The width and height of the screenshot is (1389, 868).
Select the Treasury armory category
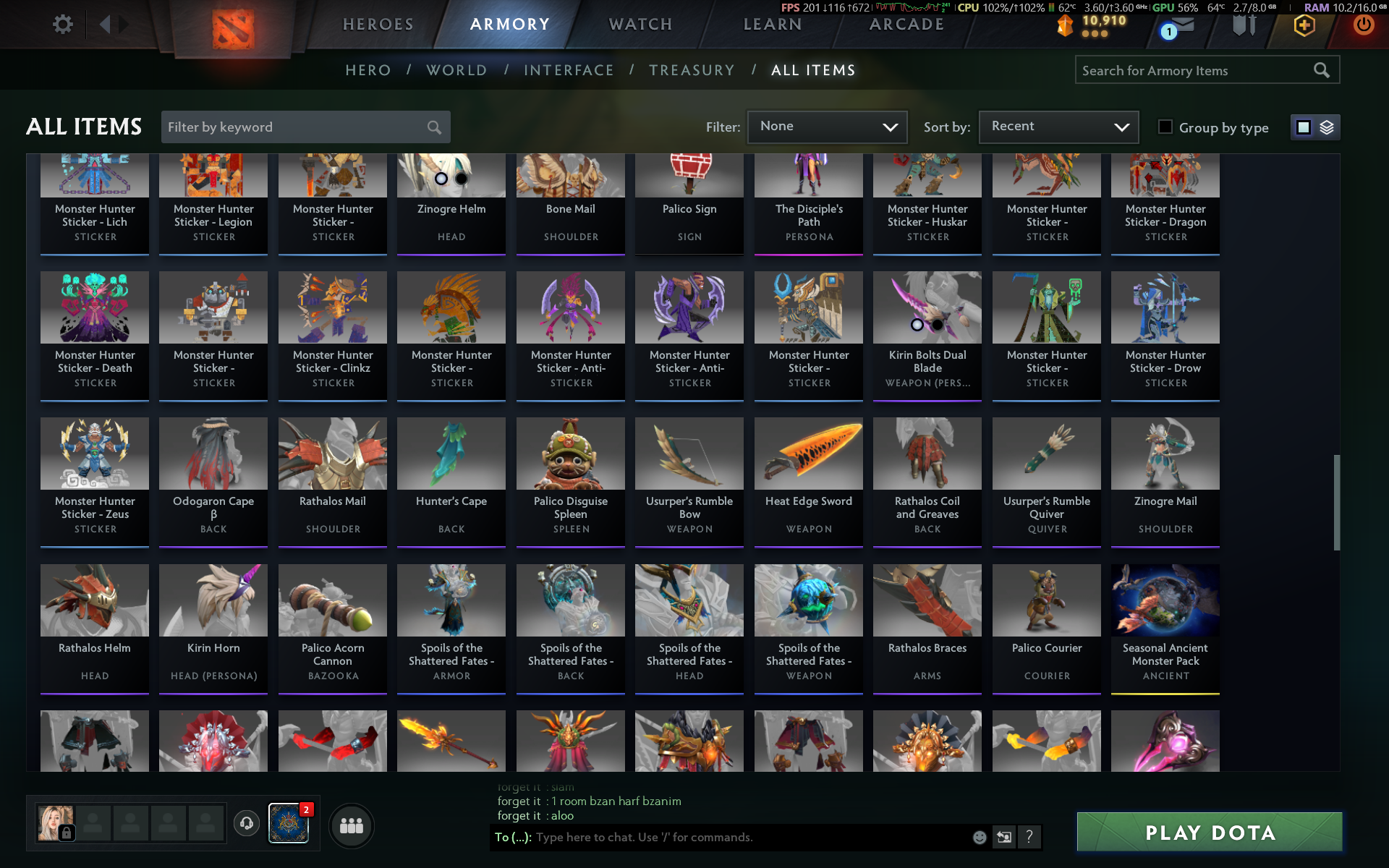tap(692, 70)
